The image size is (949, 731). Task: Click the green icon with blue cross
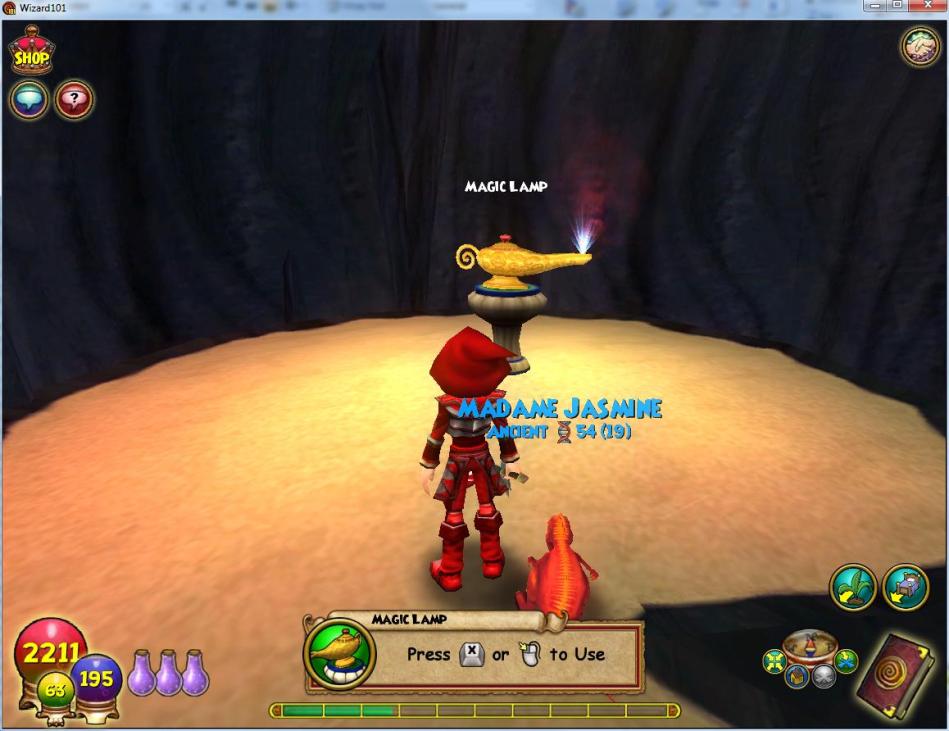point(846,661)
